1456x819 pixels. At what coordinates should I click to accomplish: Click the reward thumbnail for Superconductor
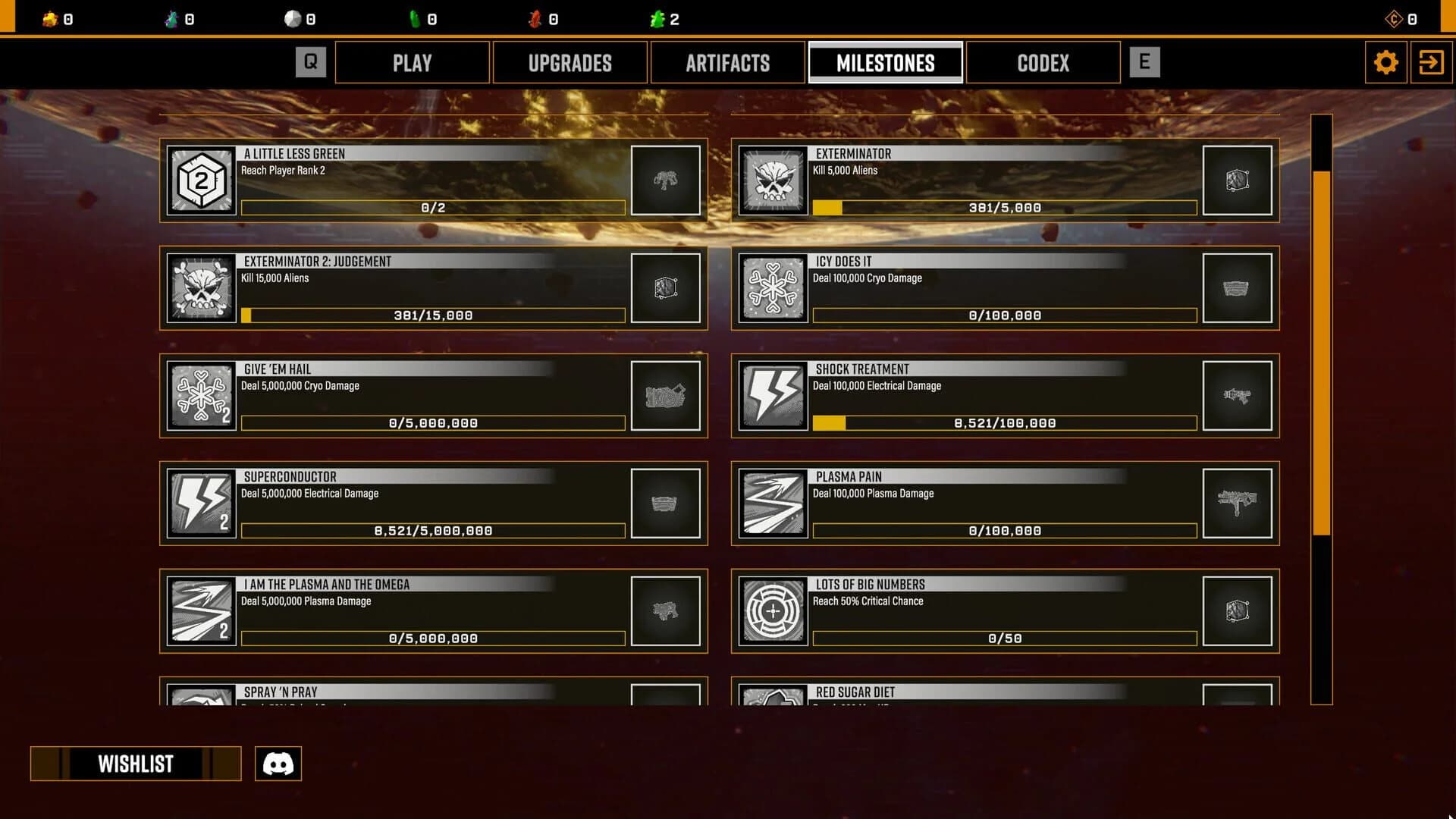coord(666,504)
